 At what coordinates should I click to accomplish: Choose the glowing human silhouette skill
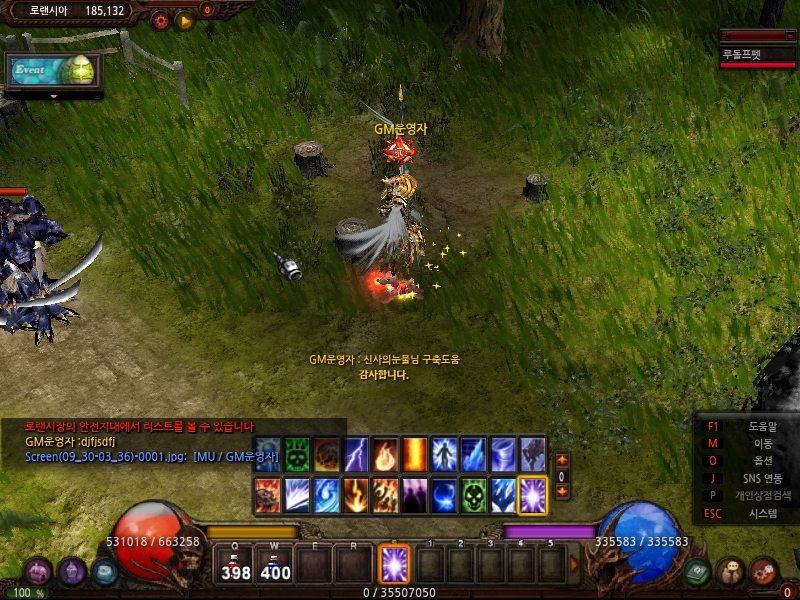click(x=443, y=455)
